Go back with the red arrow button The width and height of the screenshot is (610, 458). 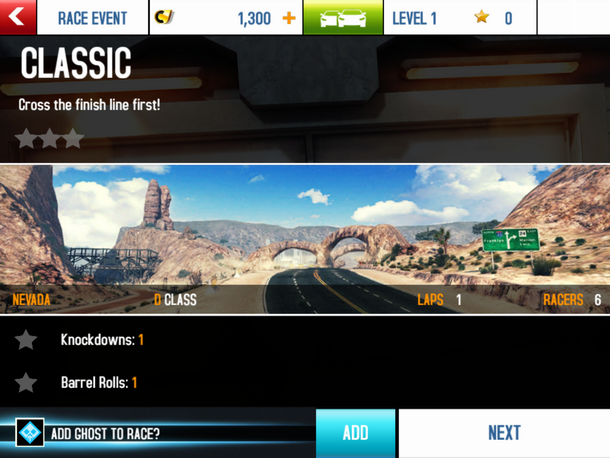coord(18,17)
